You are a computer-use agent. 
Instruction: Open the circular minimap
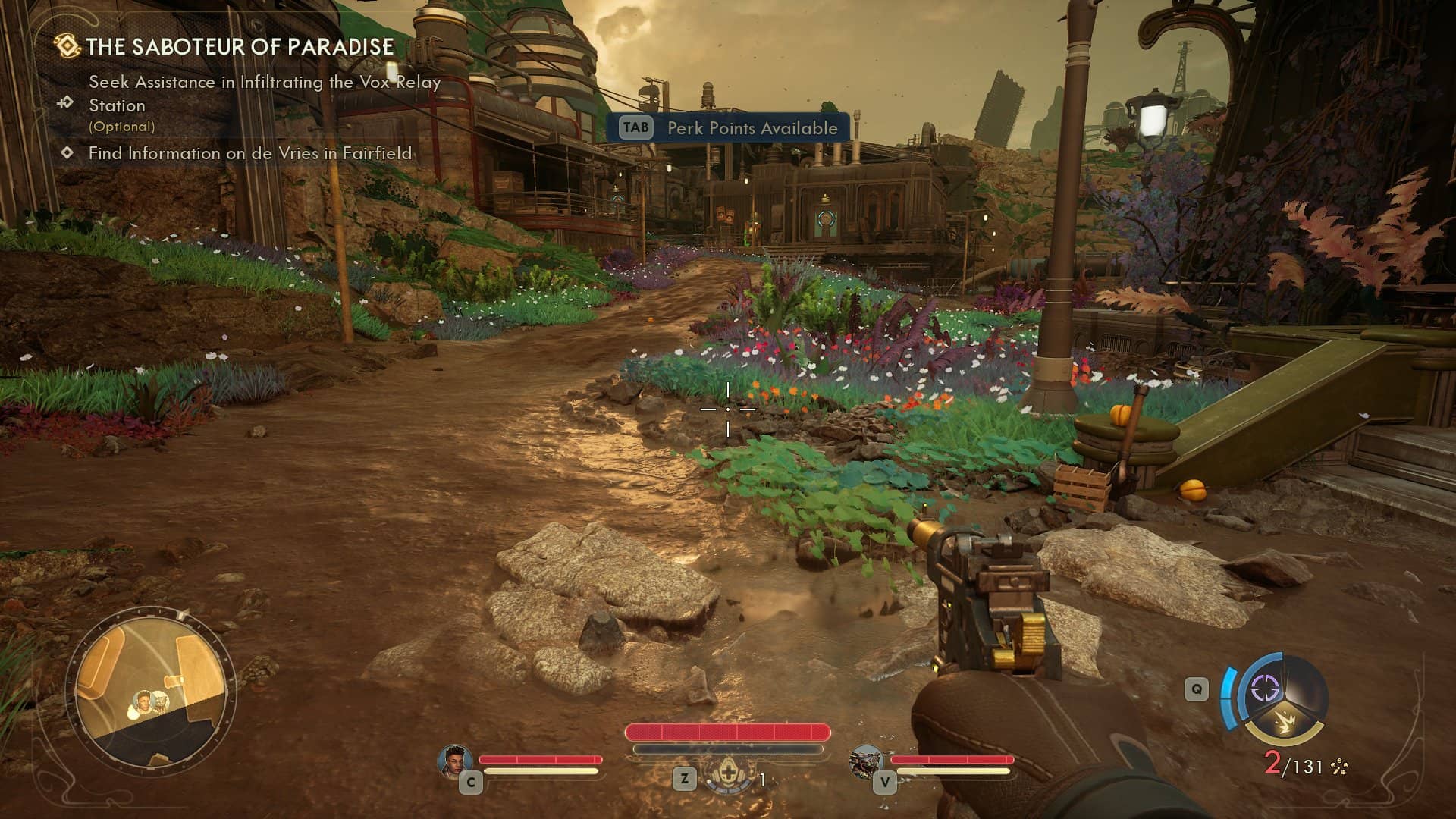click(x=151, y=689)
